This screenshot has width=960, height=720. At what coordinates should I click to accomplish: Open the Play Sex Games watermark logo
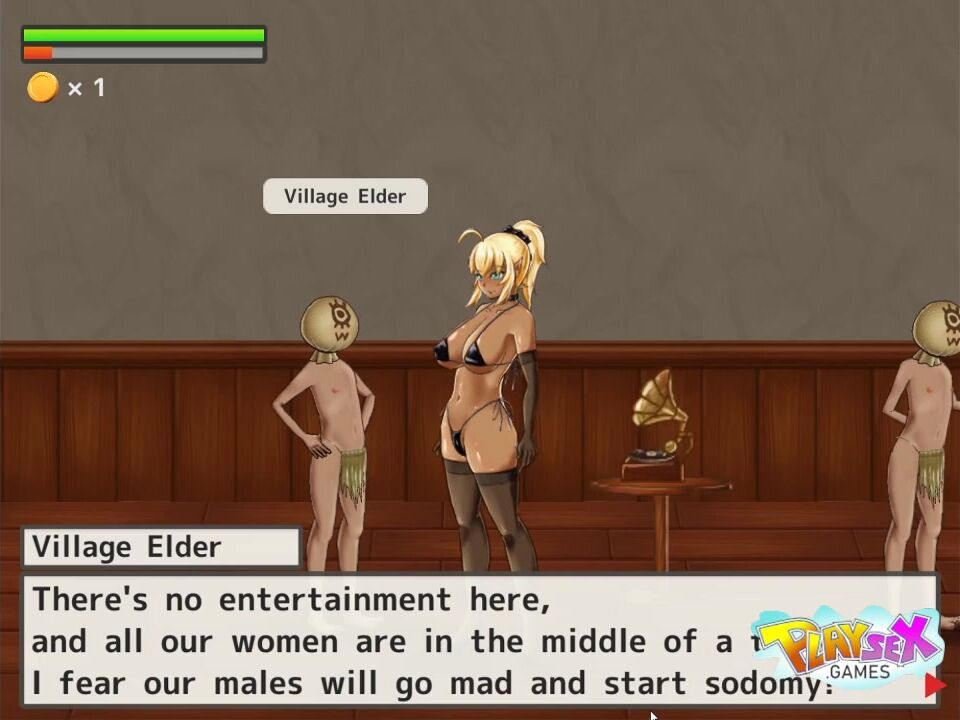[x=846, y=645]
